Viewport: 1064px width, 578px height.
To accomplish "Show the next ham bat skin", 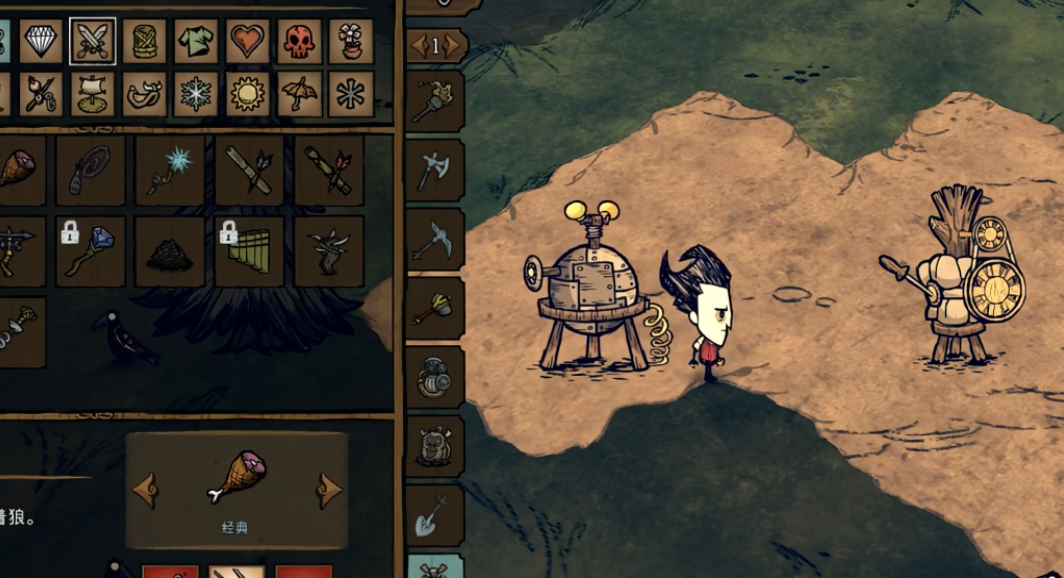I will tap(329, 490).
